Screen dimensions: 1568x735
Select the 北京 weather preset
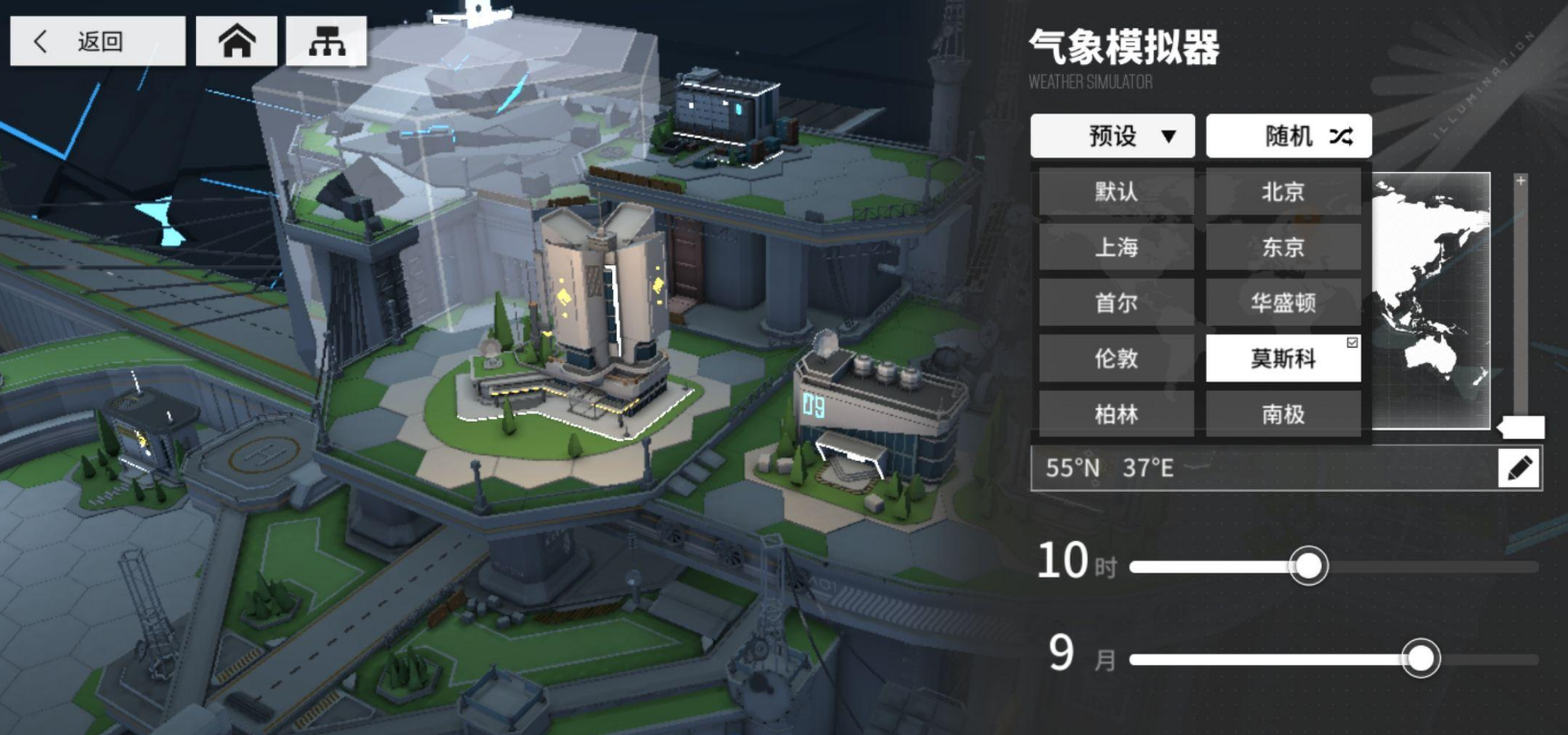(x=1285, y=191)
